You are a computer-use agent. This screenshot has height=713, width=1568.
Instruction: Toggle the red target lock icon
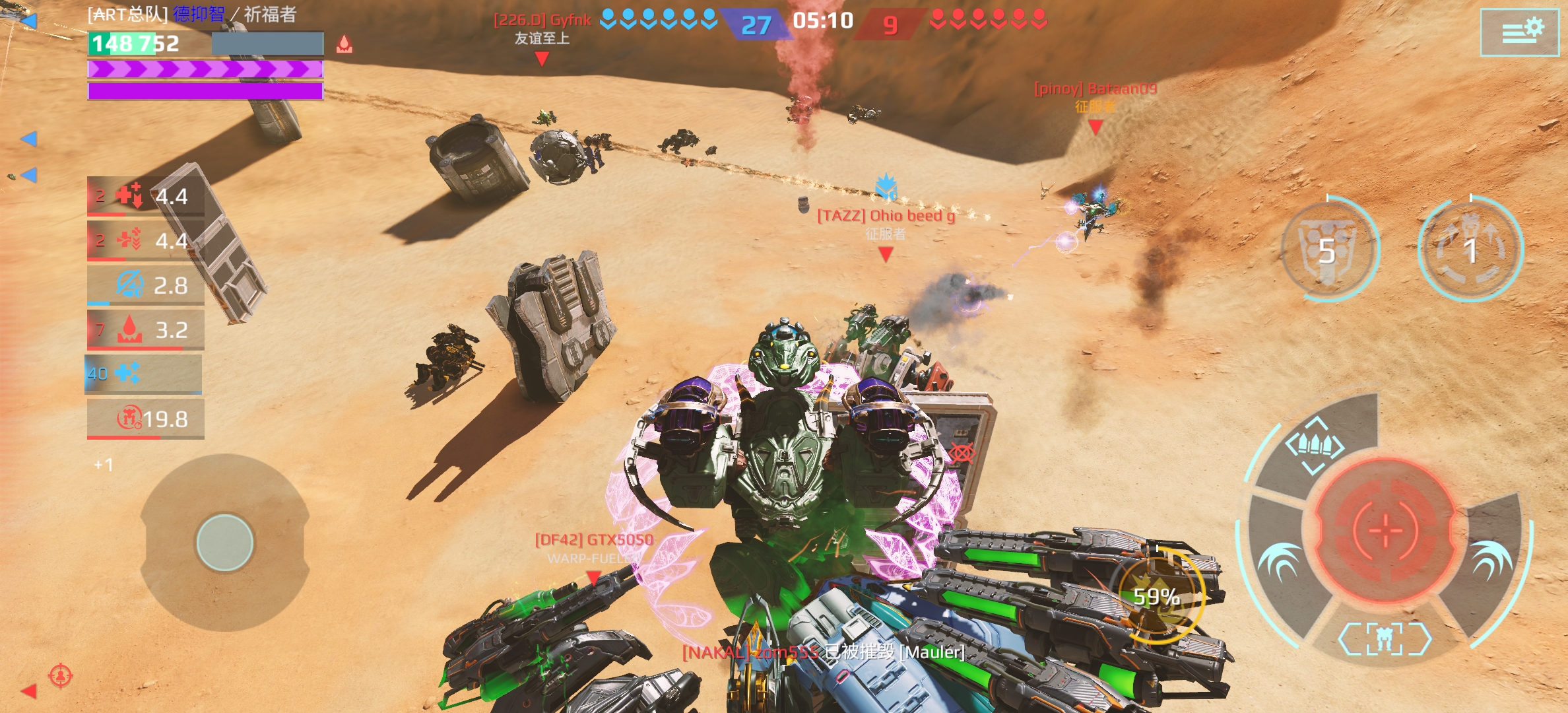tap(61, 675)
